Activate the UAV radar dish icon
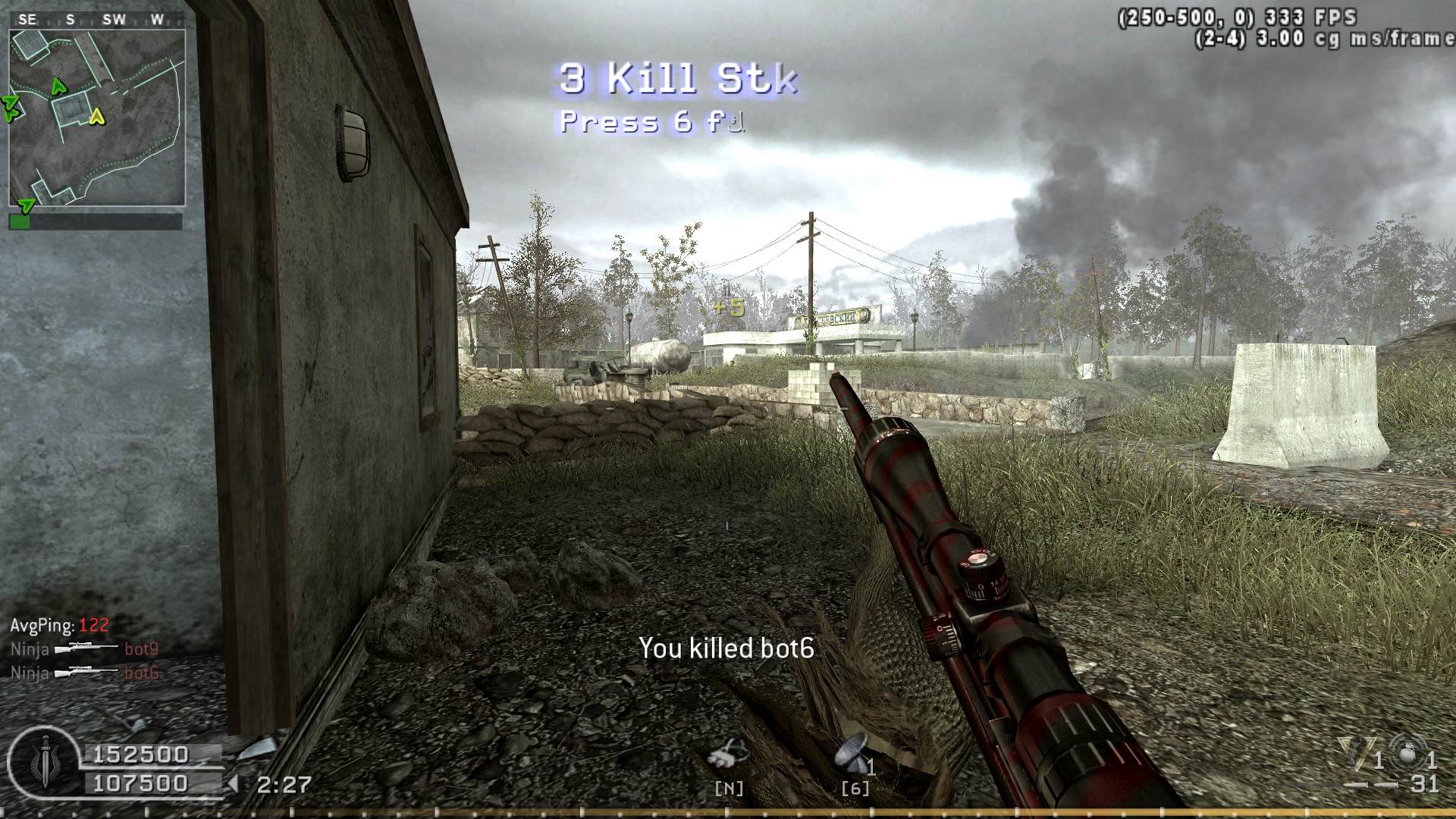Viewport: 1456px width, 819px height. pyautogui.click(x=852, y=755)
